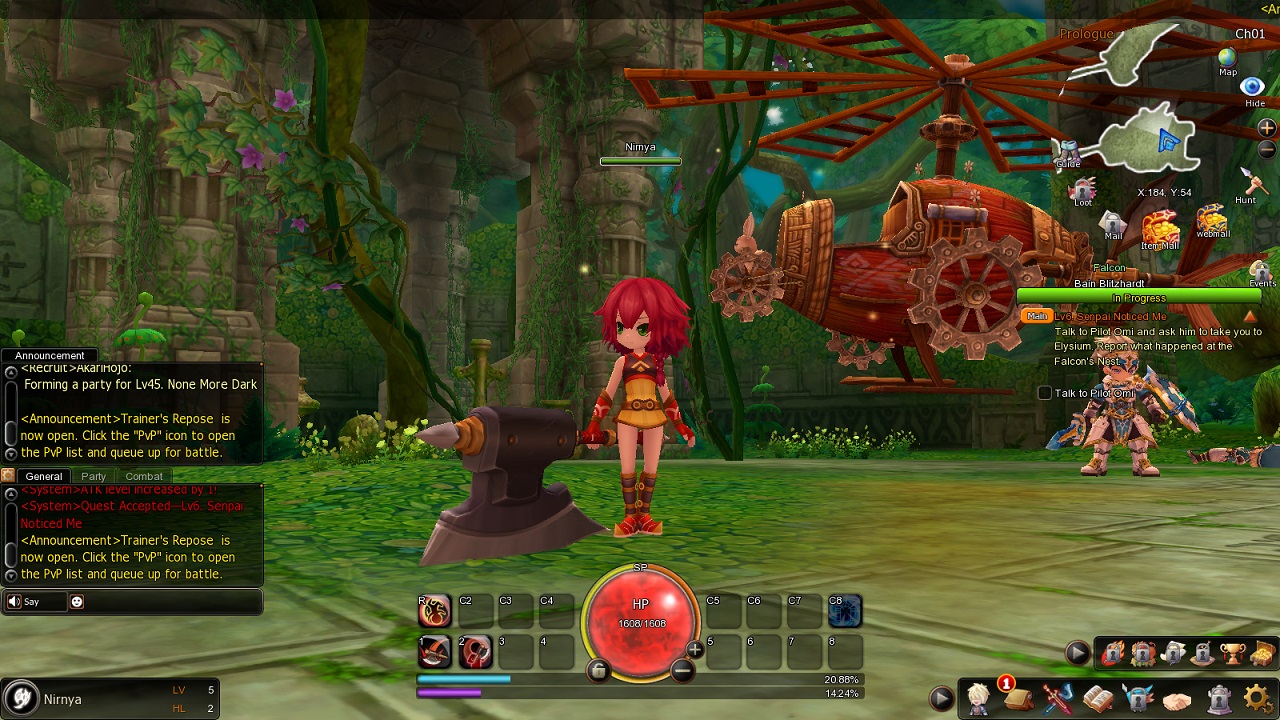Open the Hunt spear icon

point(1249,183)
